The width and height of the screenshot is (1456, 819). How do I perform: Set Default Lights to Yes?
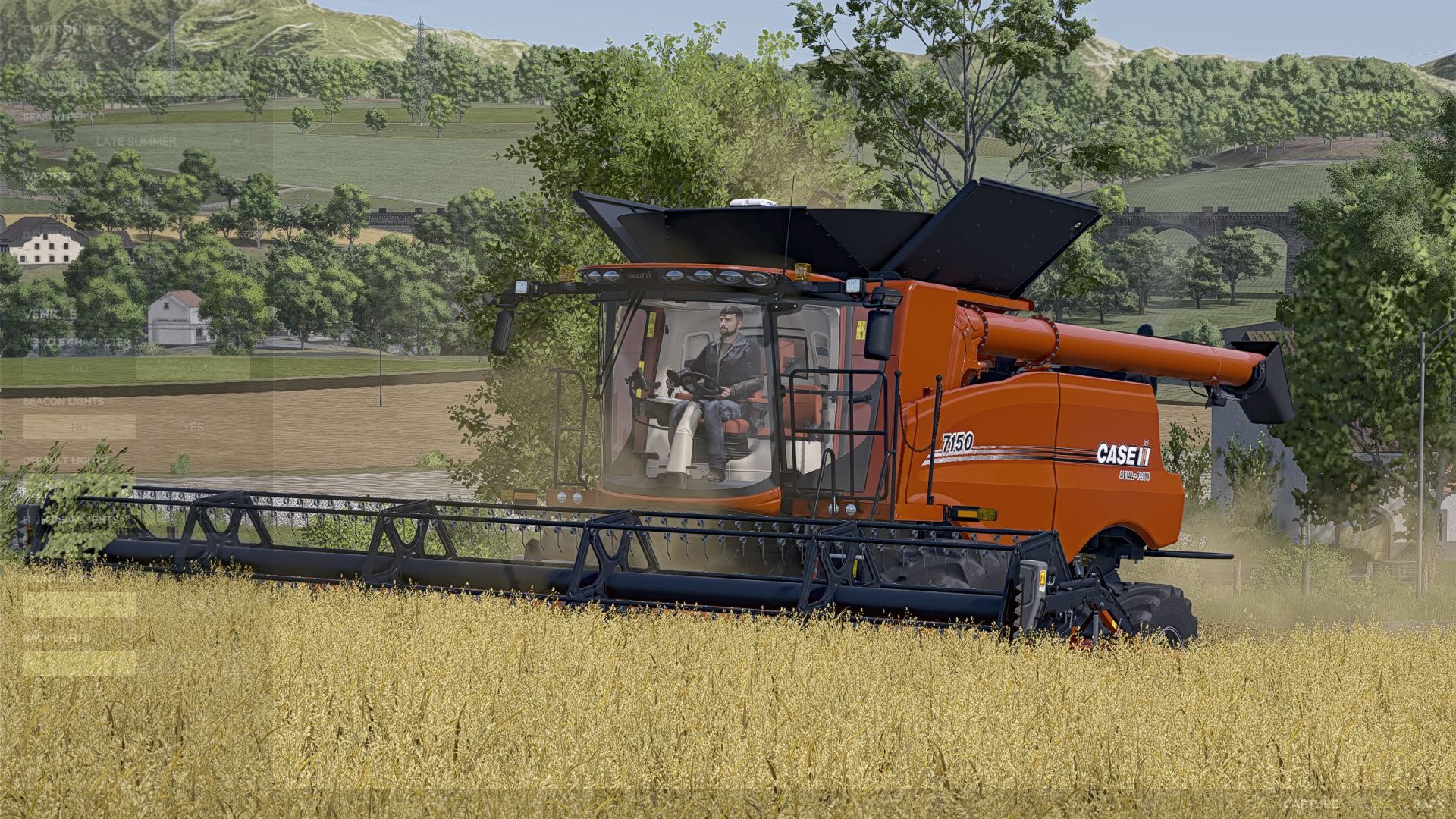tap(194, 485)
